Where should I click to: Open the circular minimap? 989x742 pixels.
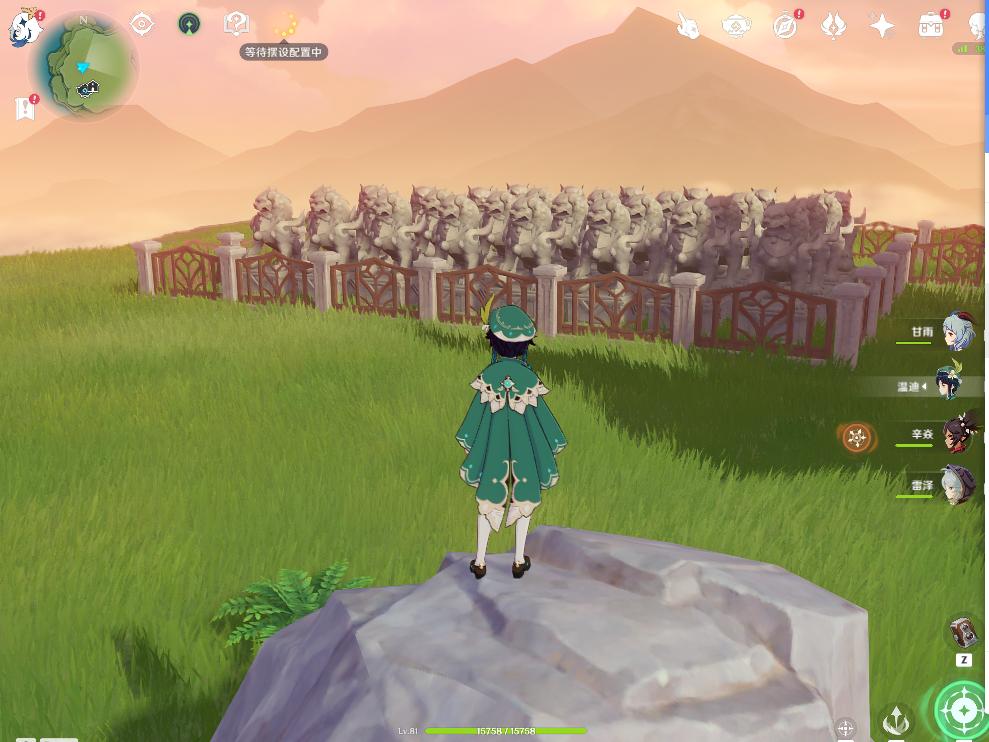[83, 68]
